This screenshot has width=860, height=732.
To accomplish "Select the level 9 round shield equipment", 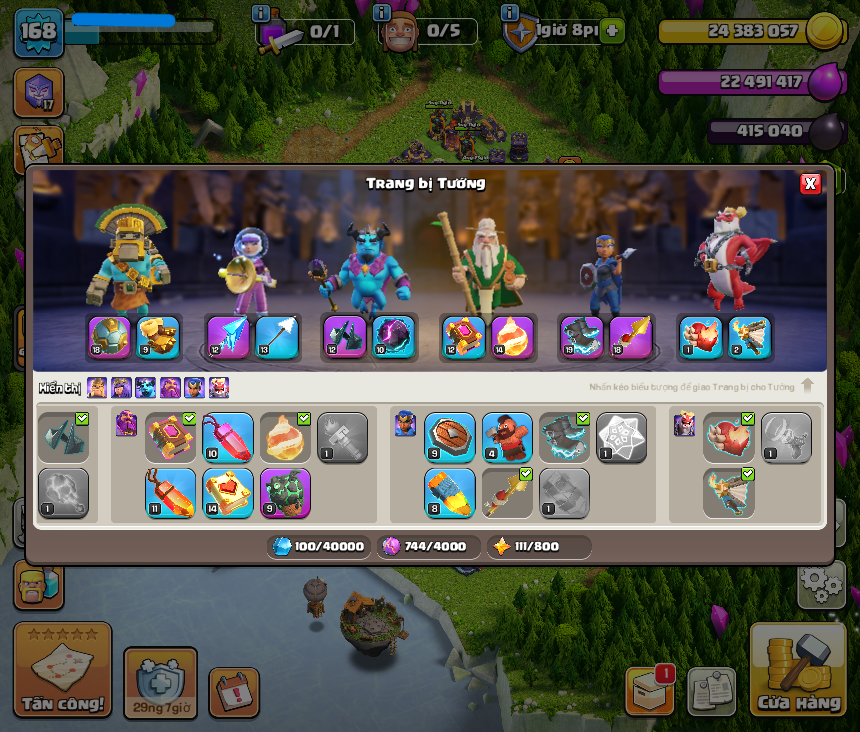I will tap(450, 438).
